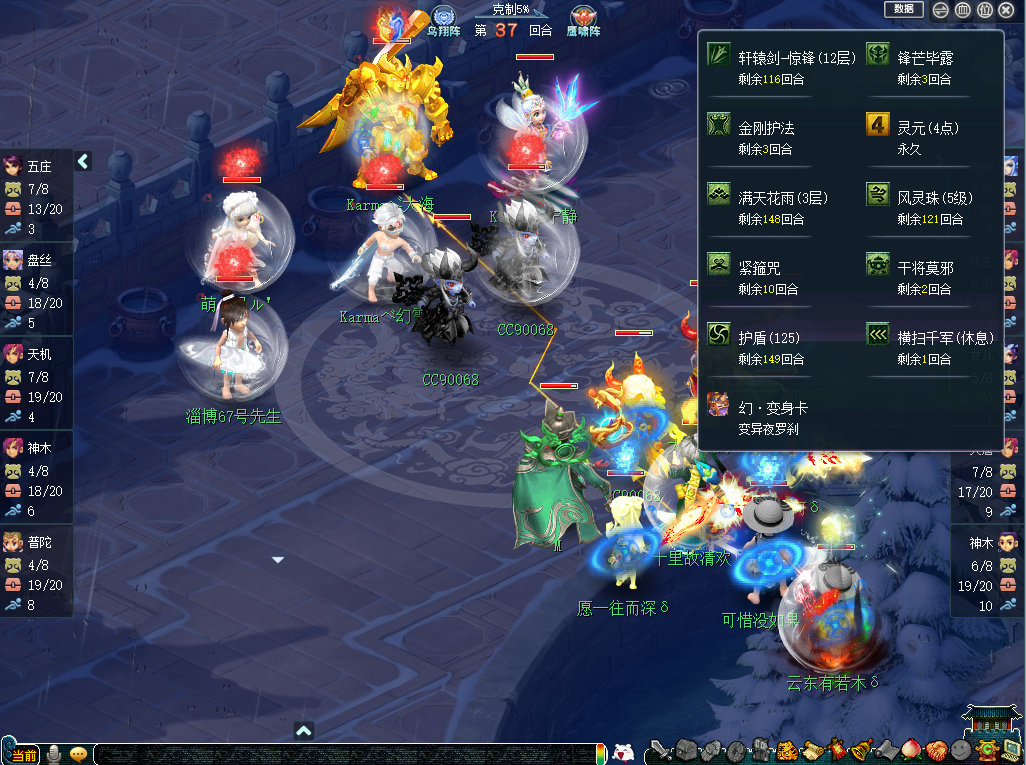The image size is (1026, 765).
Task: Open the handshake friends icon
Action: click(x=936, y=751)
